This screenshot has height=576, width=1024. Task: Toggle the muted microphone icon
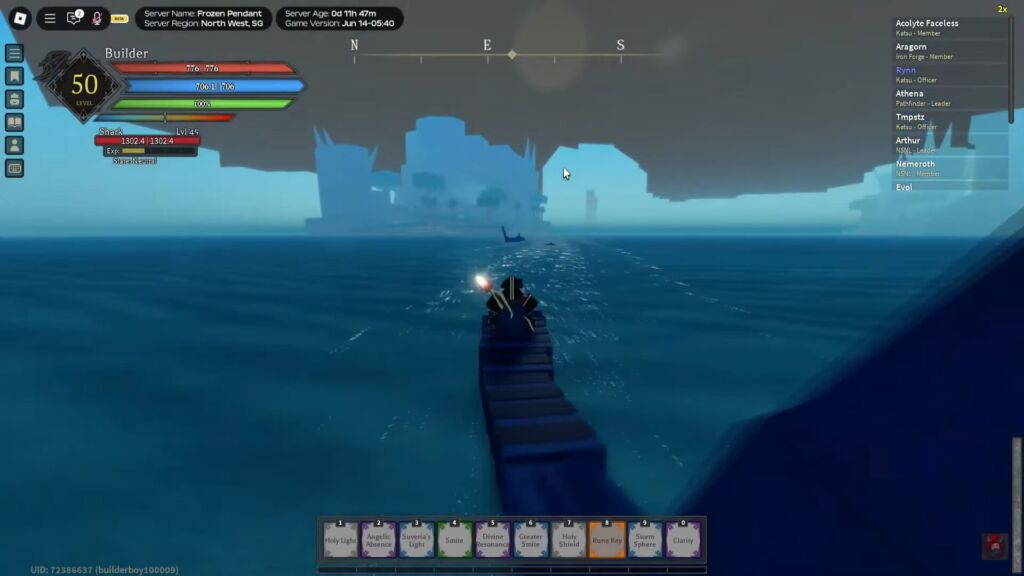tap(97, 18)
